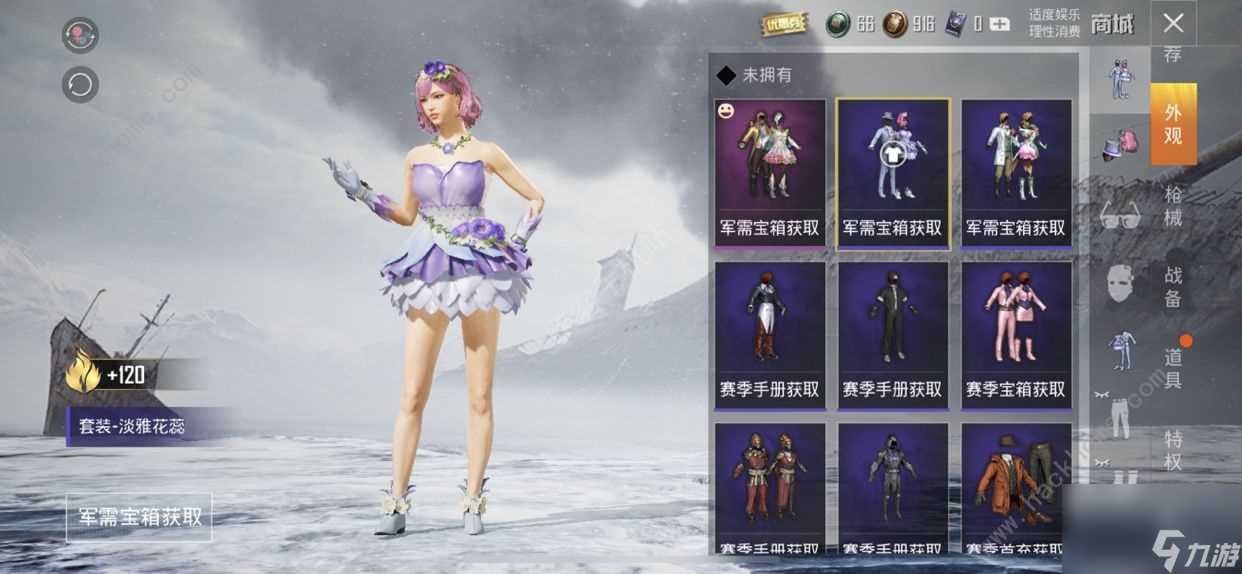This screenshot has width=1242, height=574.
Task: Go to the 道具 items tab
Action: (x=1173, y=367)
